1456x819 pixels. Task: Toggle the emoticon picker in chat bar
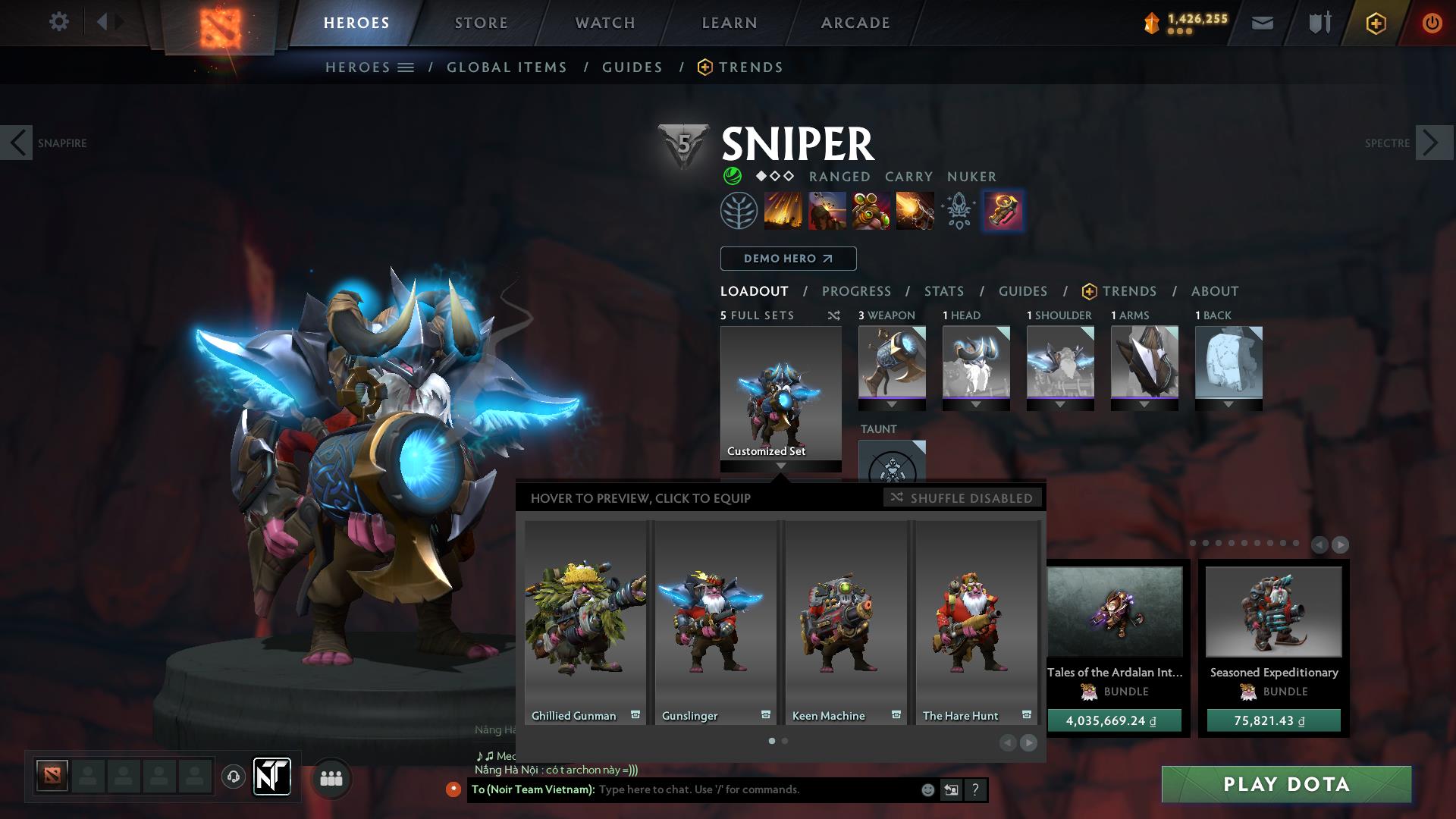pos(927,789)
